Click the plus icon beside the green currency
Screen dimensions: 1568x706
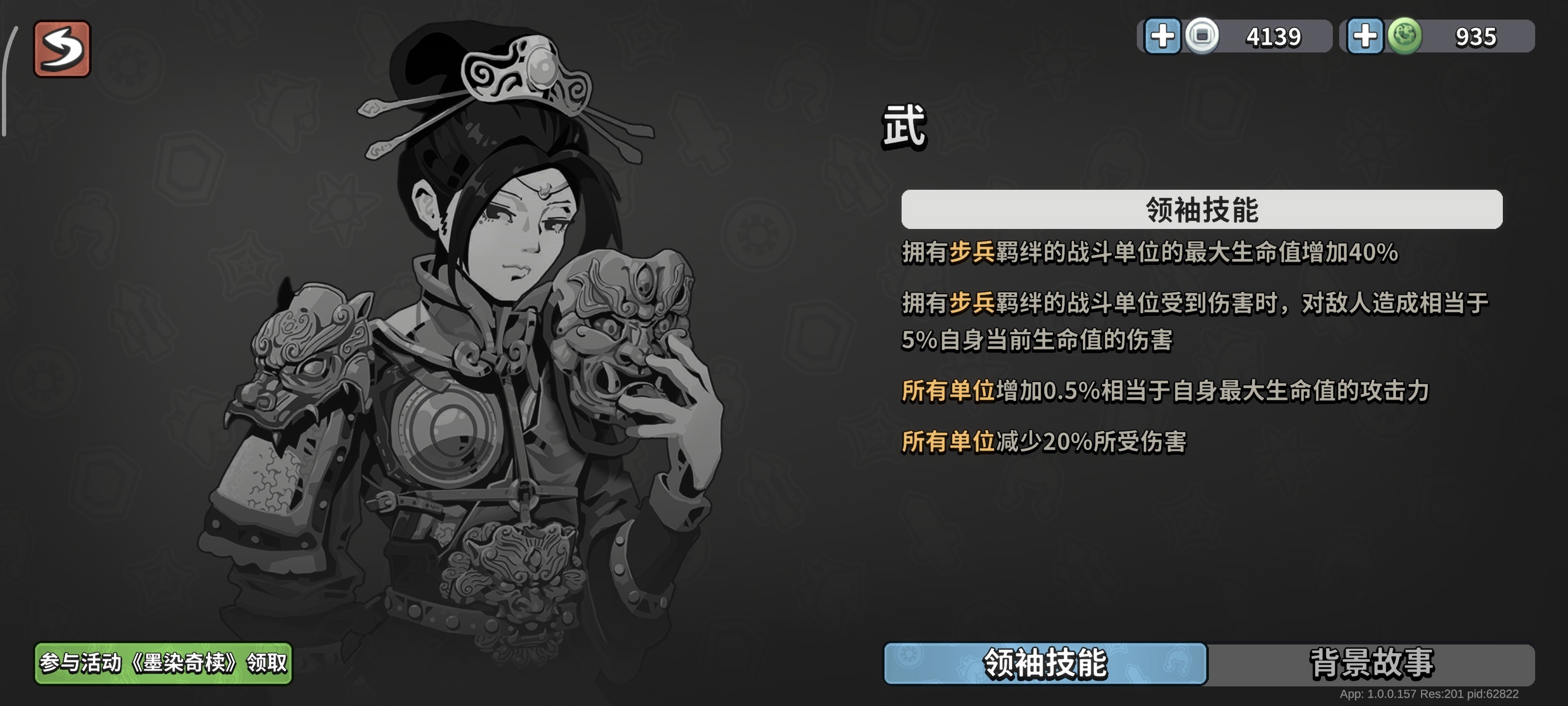1365,35
